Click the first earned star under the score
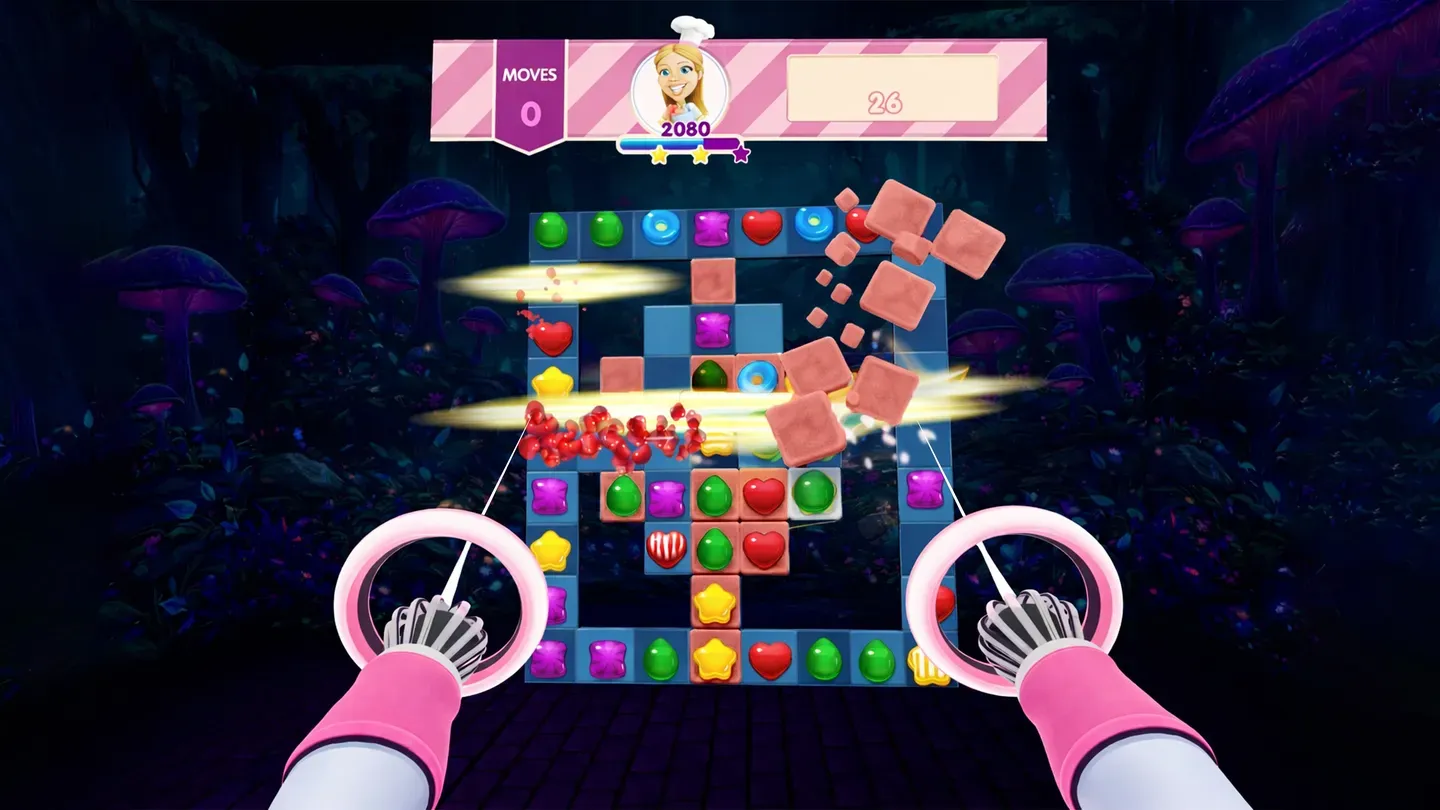Viewport: 1440px width, 810px height. tap(660, 155)
